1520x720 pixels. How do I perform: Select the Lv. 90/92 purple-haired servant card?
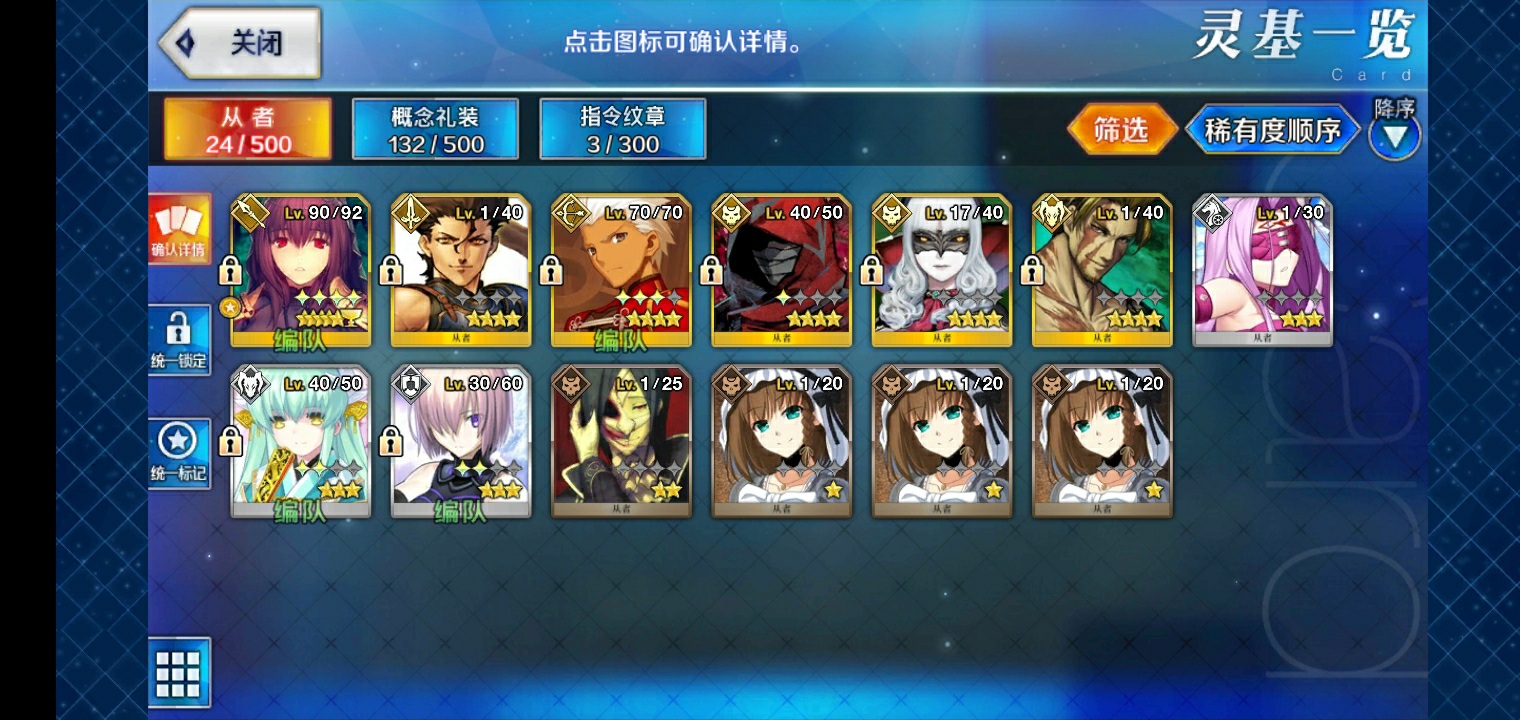coord(301,270)
